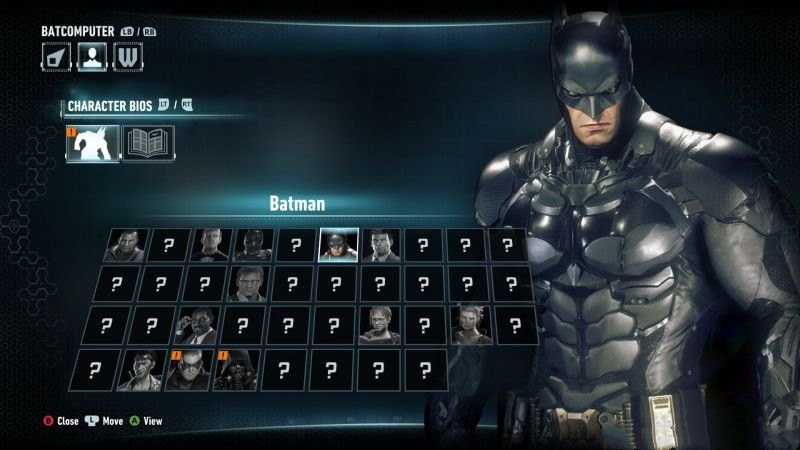The image size is (800, 450).
Task: Select the Batman silhouette character bios tab
Action: (92, 143)
